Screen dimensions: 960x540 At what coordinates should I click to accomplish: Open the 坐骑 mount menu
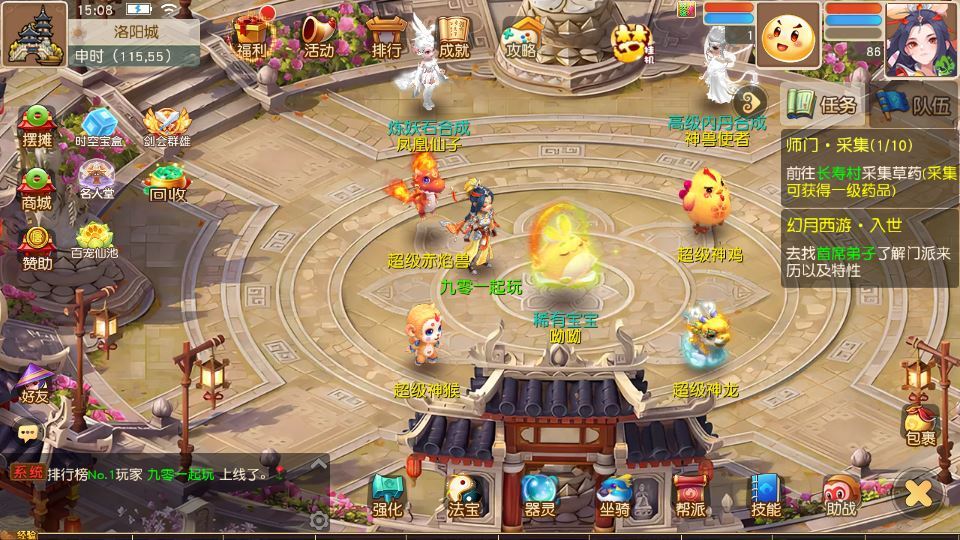(x=614, y=496)
